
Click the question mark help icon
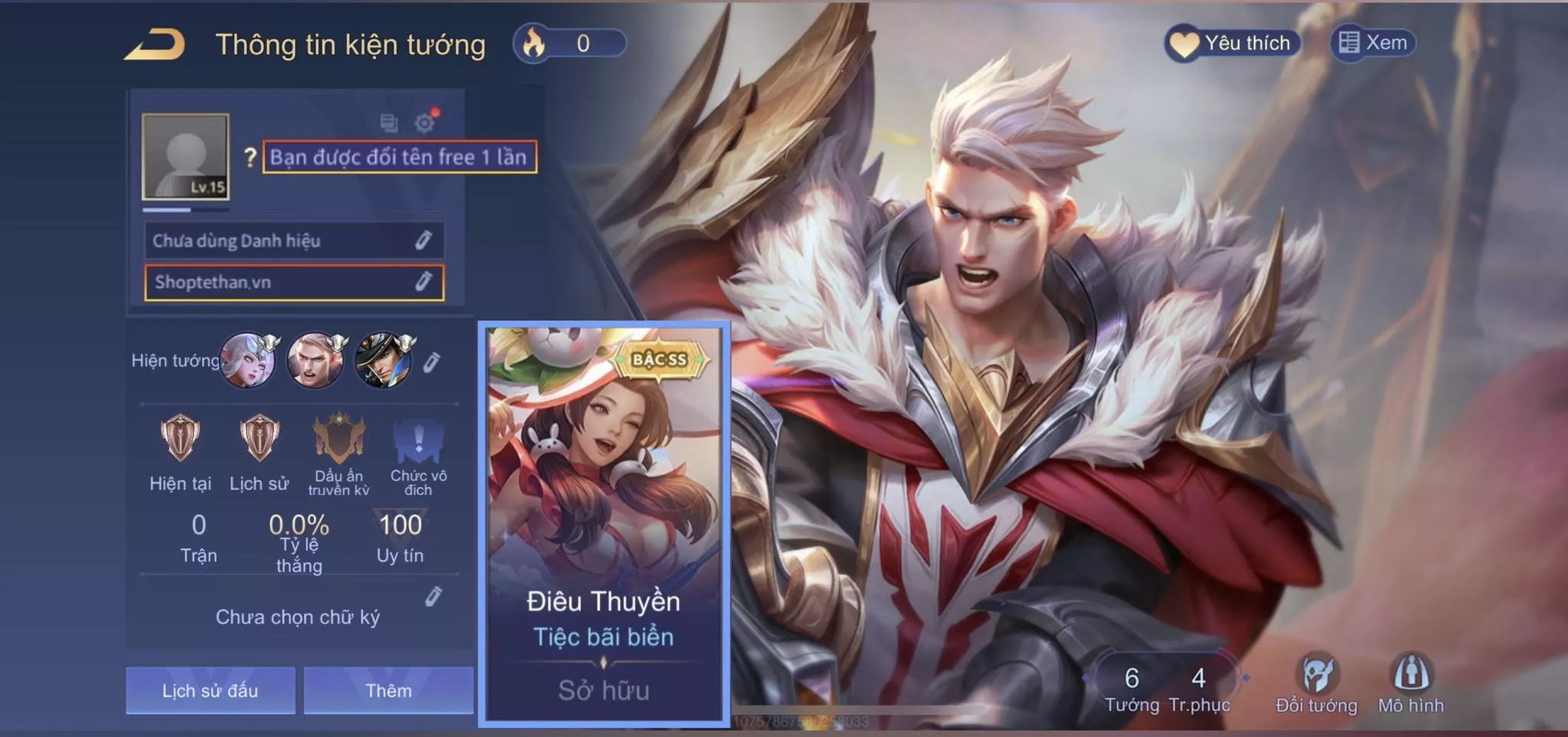[x=250, y=157]
